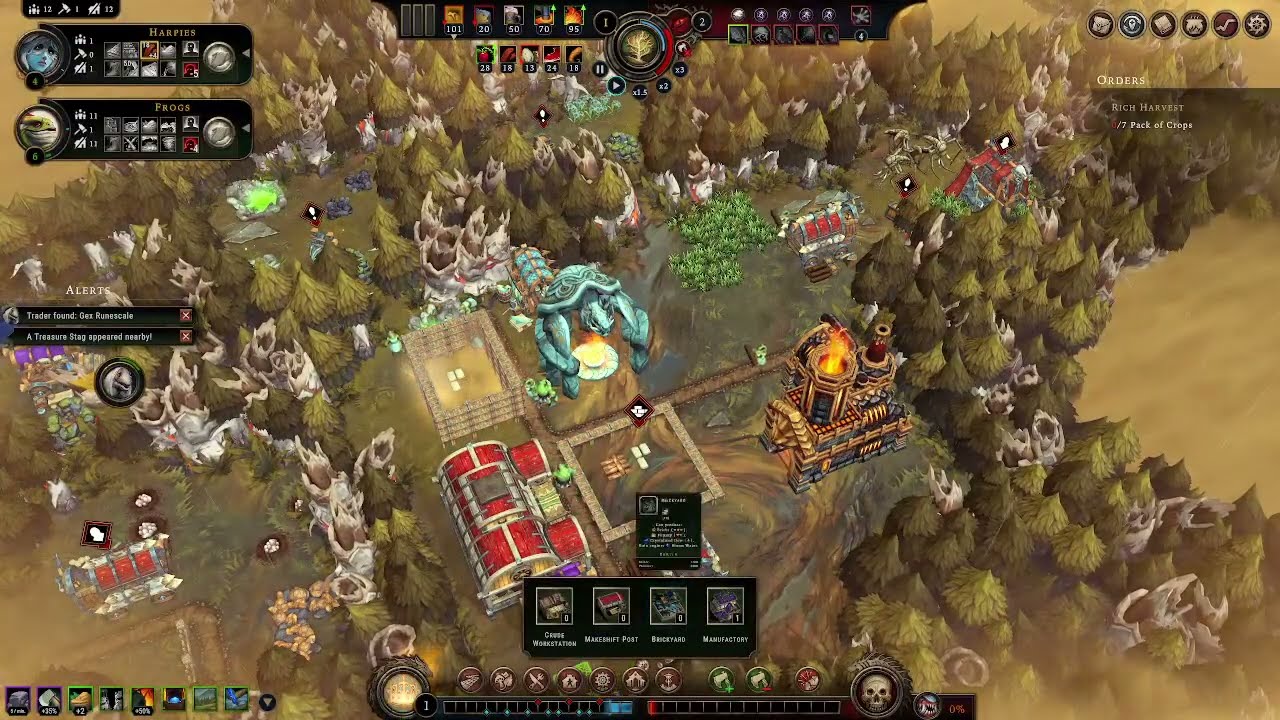Click the central tree season emblem
Screen dimensions: 1280x720
(x=638, y=45)
